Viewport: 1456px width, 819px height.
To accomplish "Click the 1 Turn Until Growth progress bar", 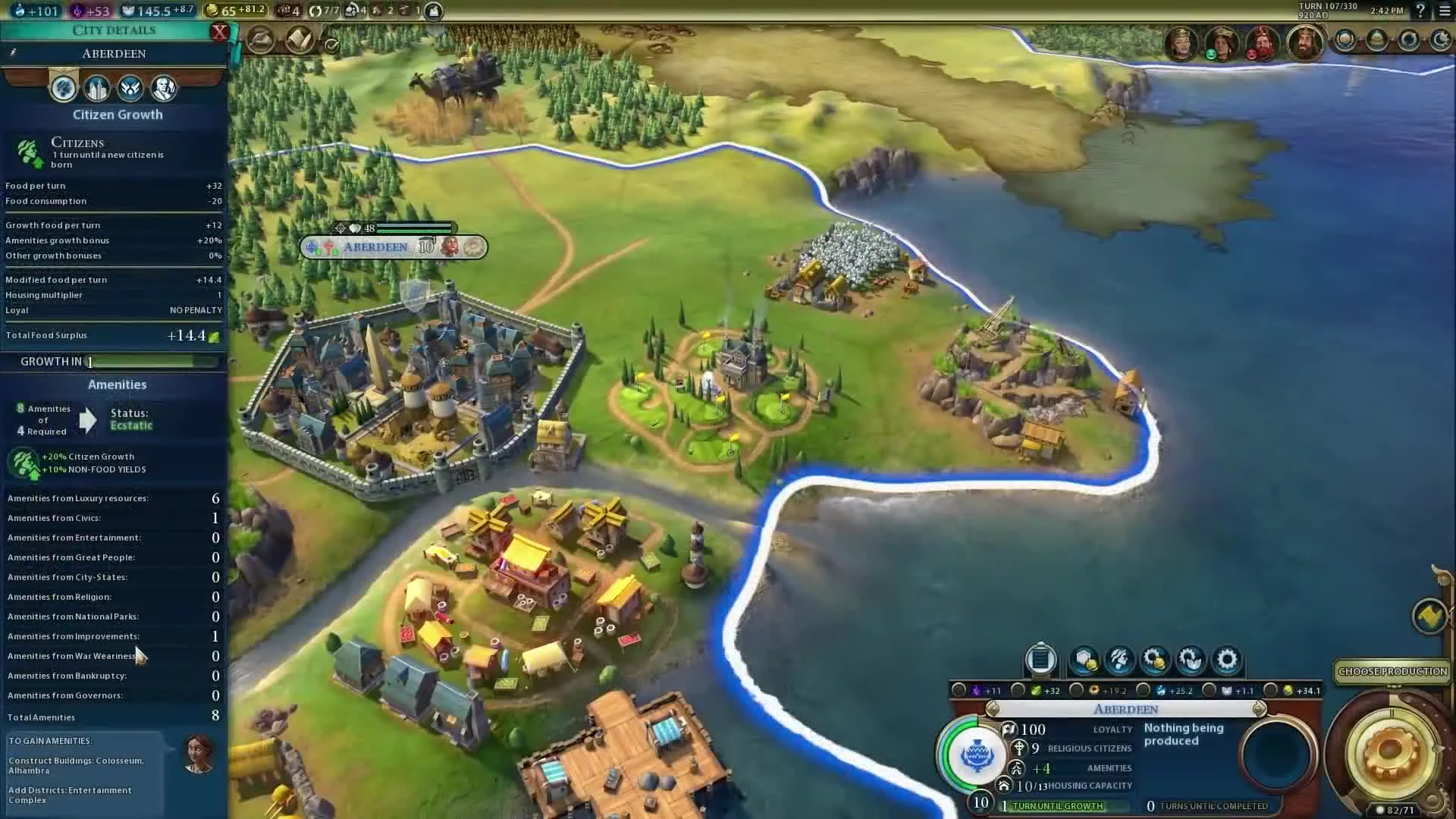I will click(1054, 806).
